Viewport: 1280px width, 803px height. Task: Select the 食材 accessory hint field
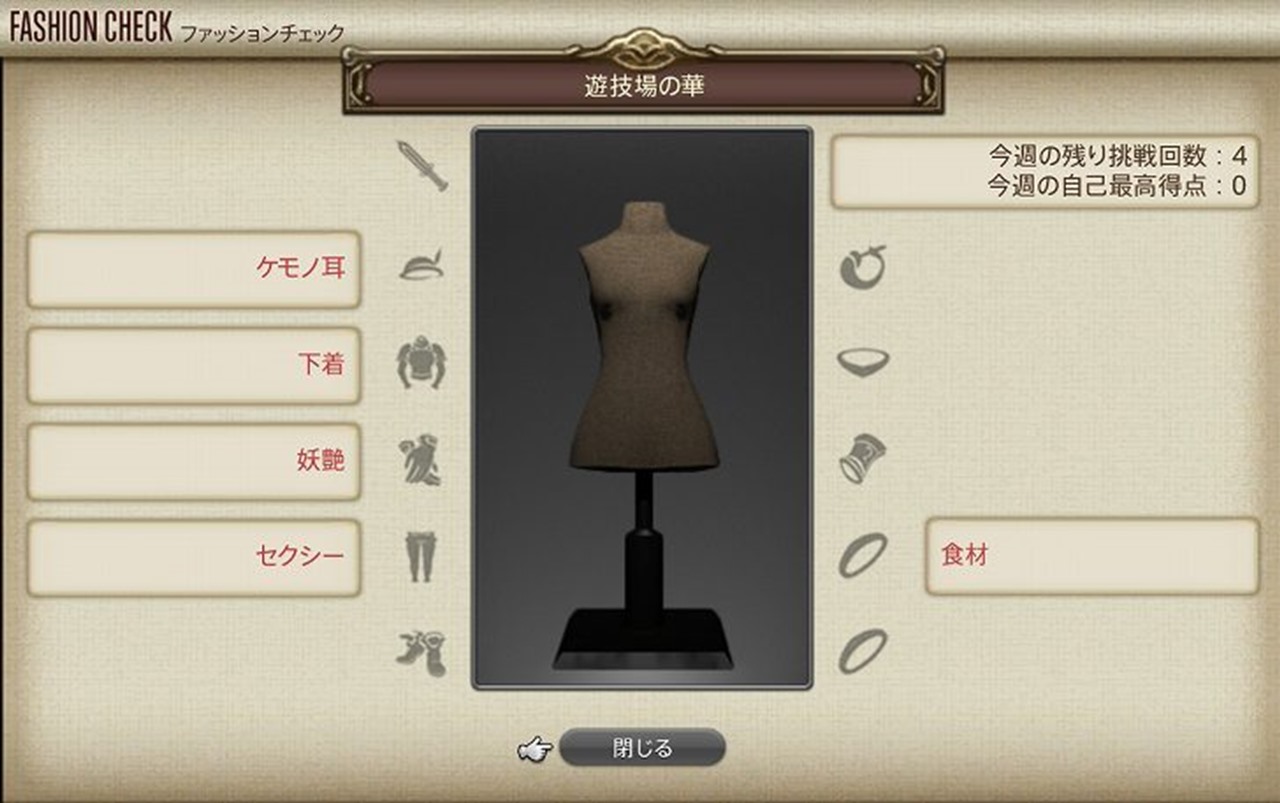1092,556
